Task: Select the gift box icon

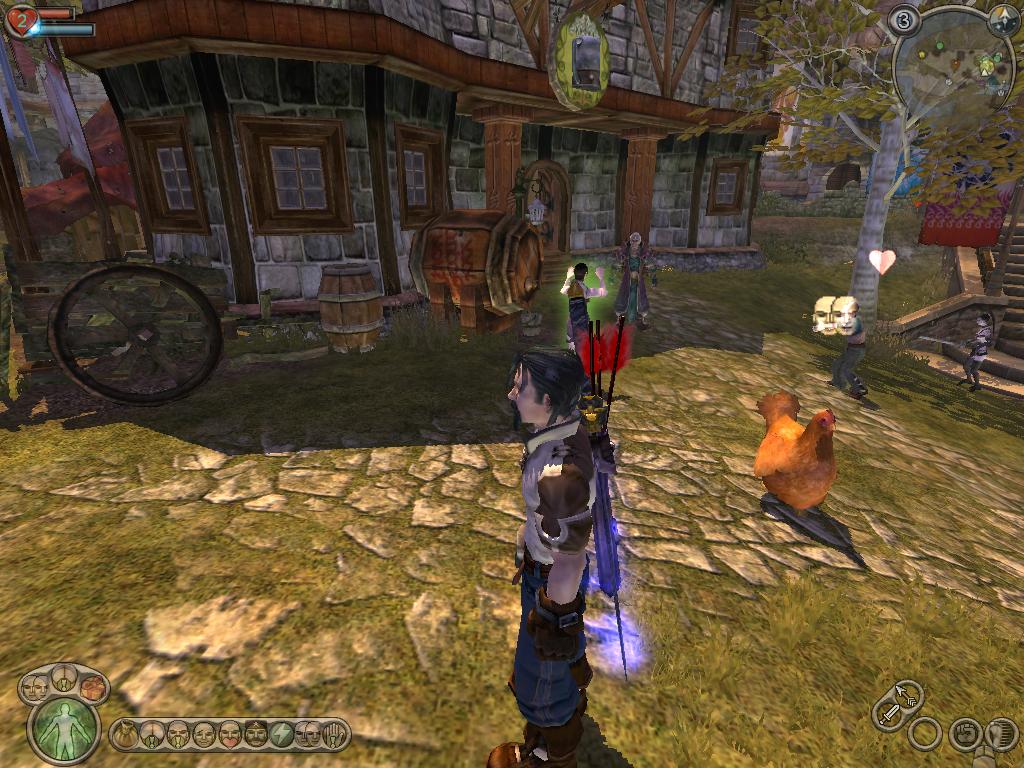Action: 93,687
